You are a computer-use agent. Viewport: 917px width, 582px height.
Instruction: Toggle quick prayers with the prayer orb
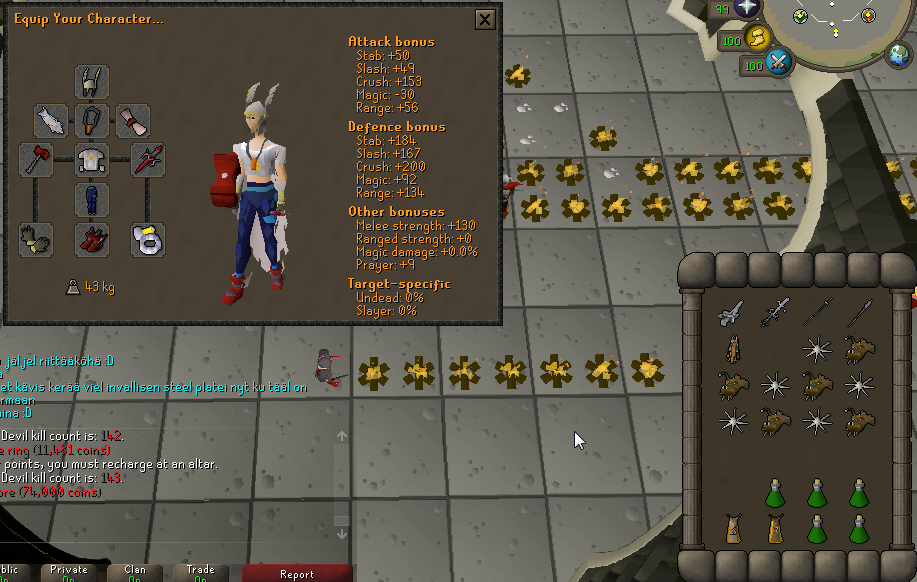click(x=747, y=9)
